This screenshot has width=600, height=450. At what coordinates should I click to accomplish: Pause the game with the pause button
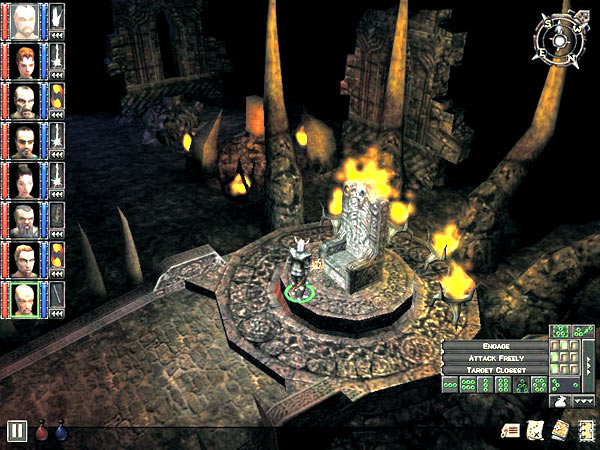coord(17,432)
